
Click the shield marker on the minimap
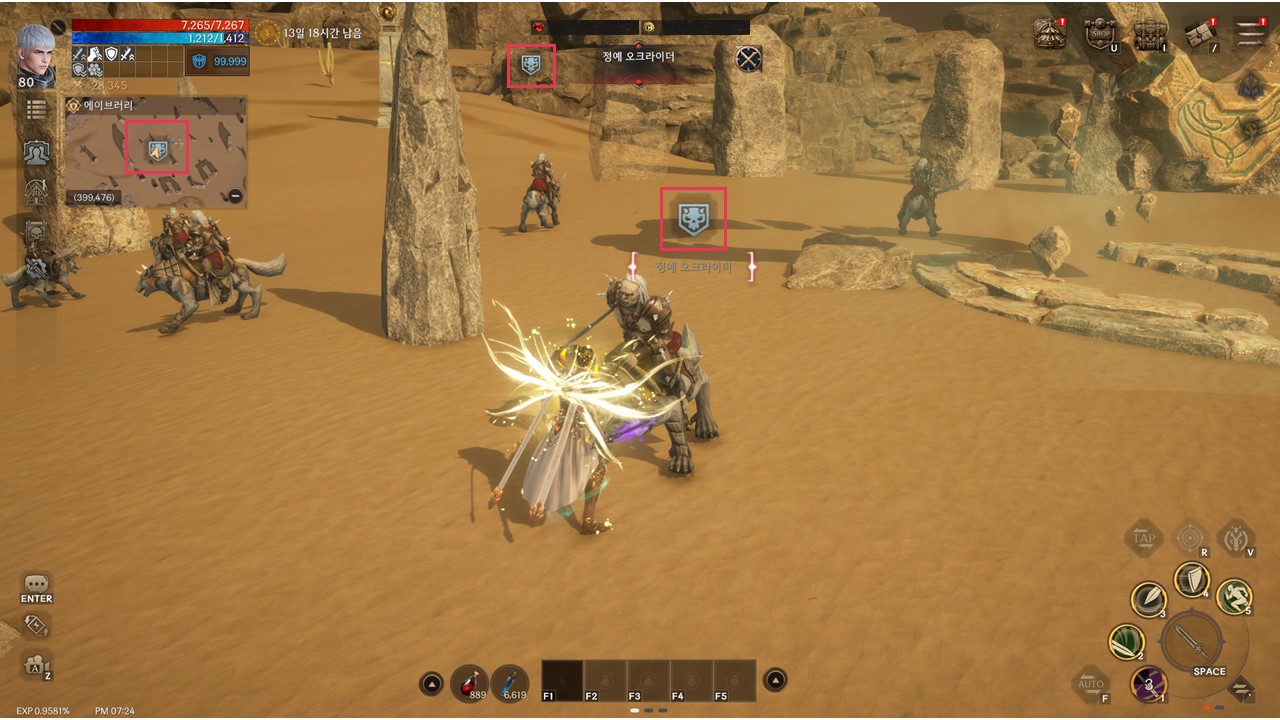(x=157, y=150)
